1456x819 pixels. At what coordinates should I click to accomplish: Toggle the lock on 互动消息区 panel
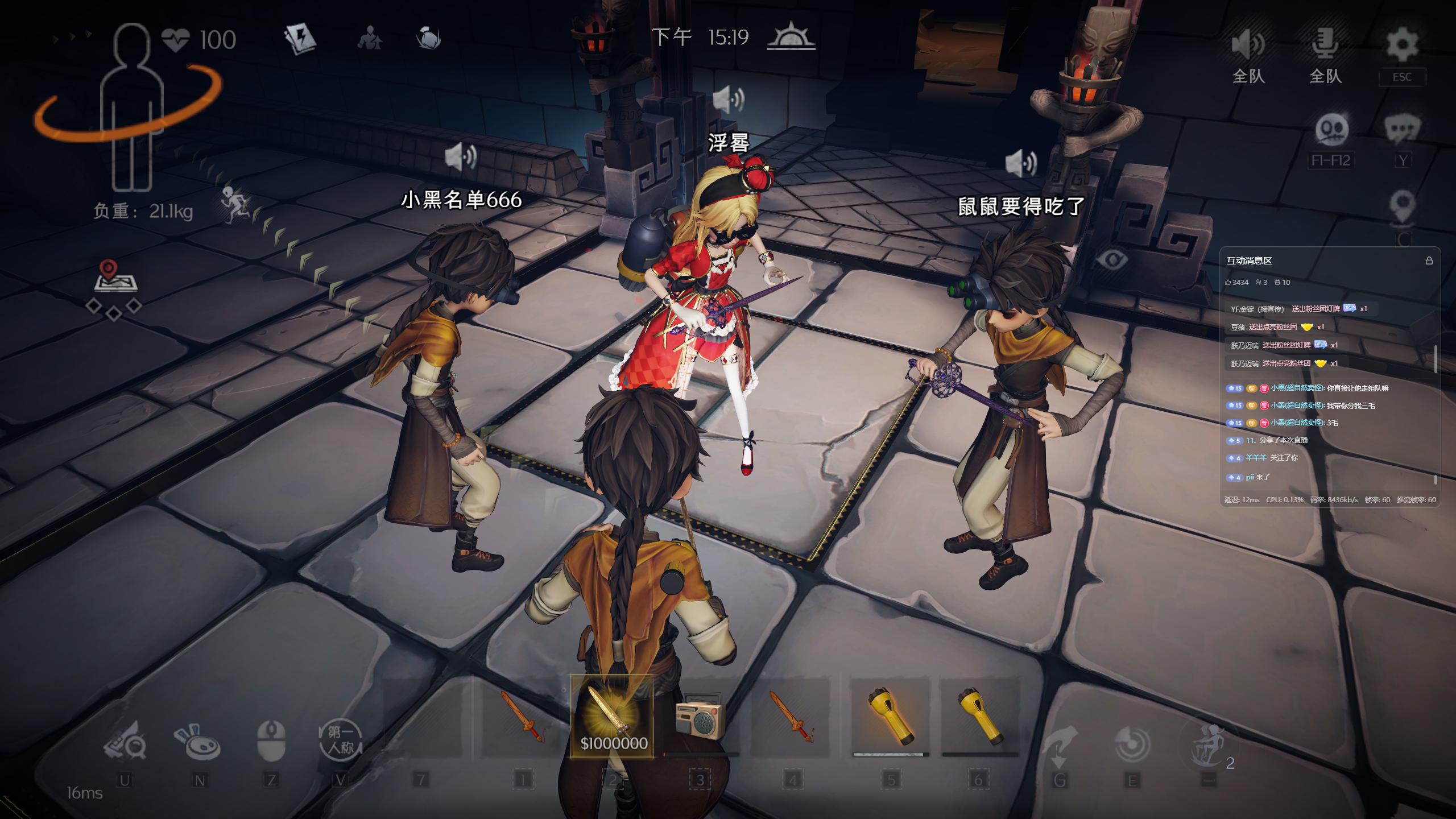(1429, 260)
